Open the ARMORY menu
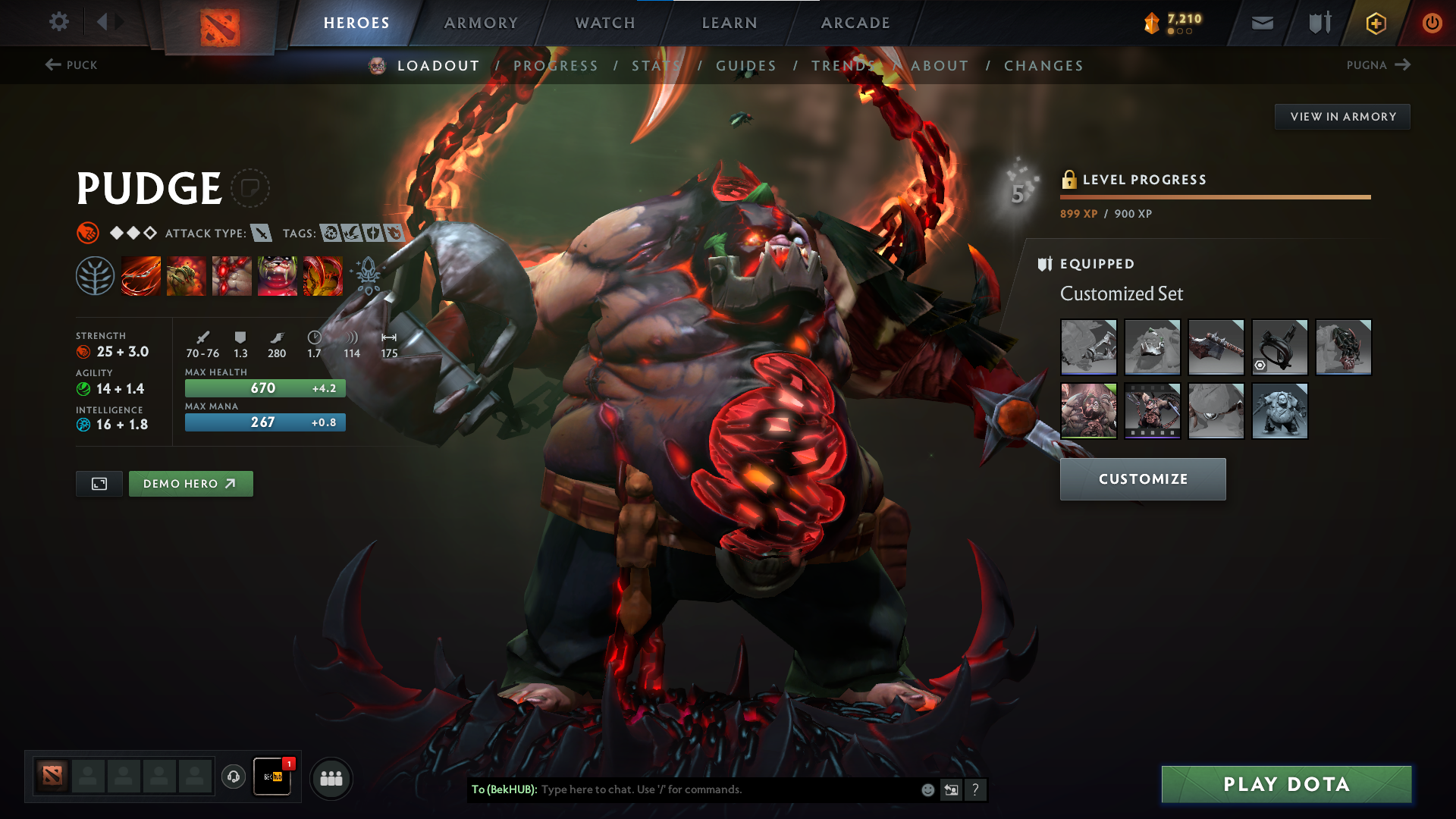This screenshot has height=819, width=1456. click(480, 22)
